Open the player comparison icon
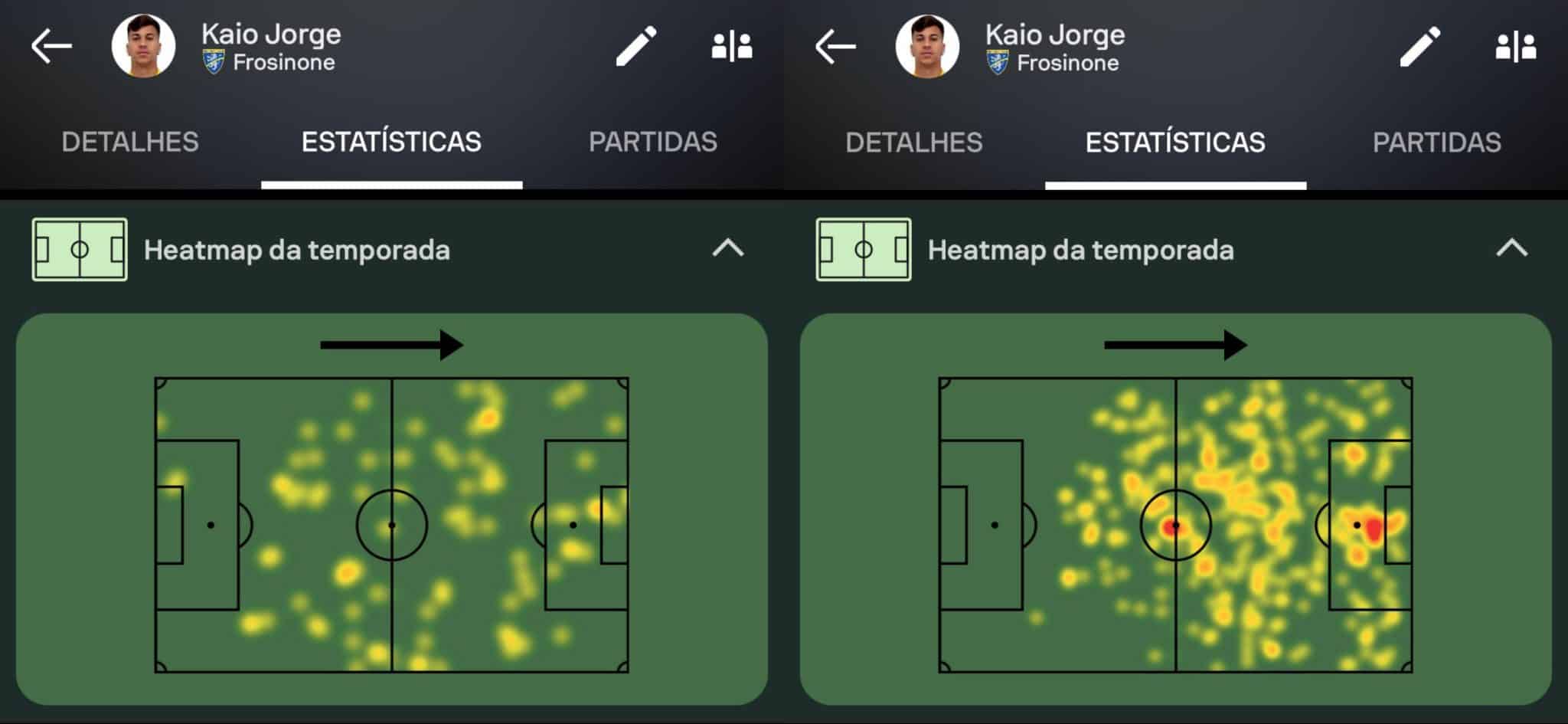 pyautogui.click(x=733, y=46)
